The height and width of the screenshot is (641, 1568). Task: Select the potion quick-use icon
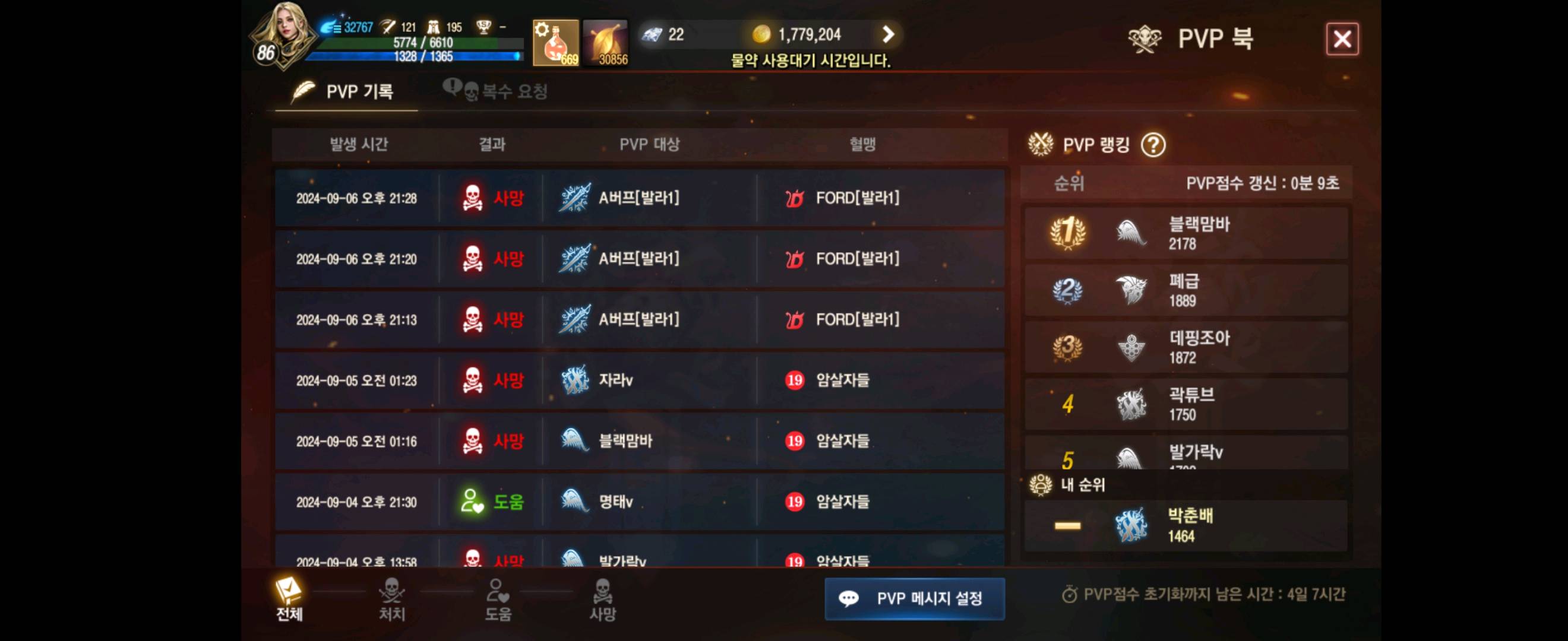click(554, 42)
